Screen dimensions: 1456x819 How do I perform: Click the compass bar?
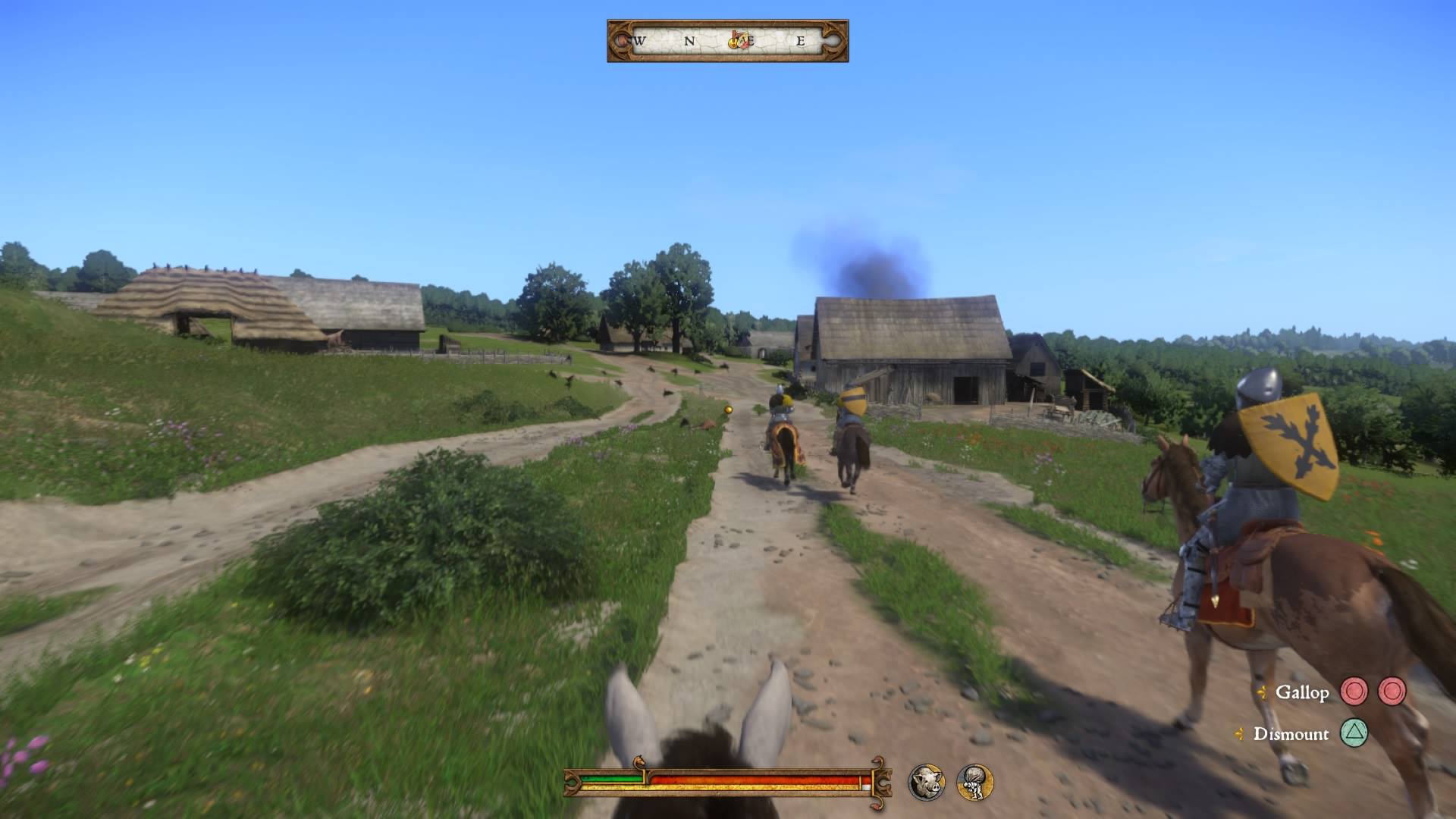pyautogui.click(x=727, y=41)
